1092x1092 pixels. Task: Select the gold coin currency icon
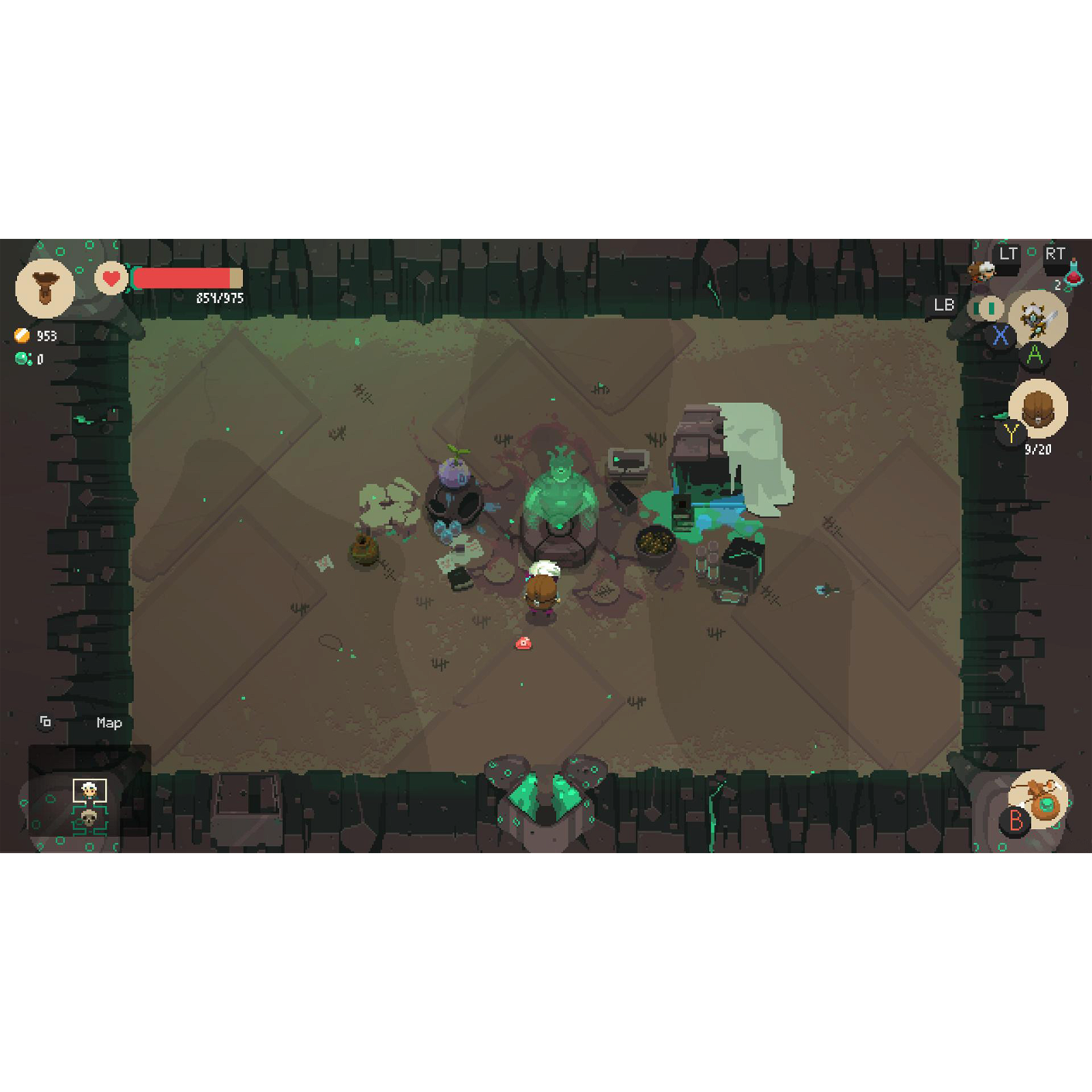coord(20,334)
